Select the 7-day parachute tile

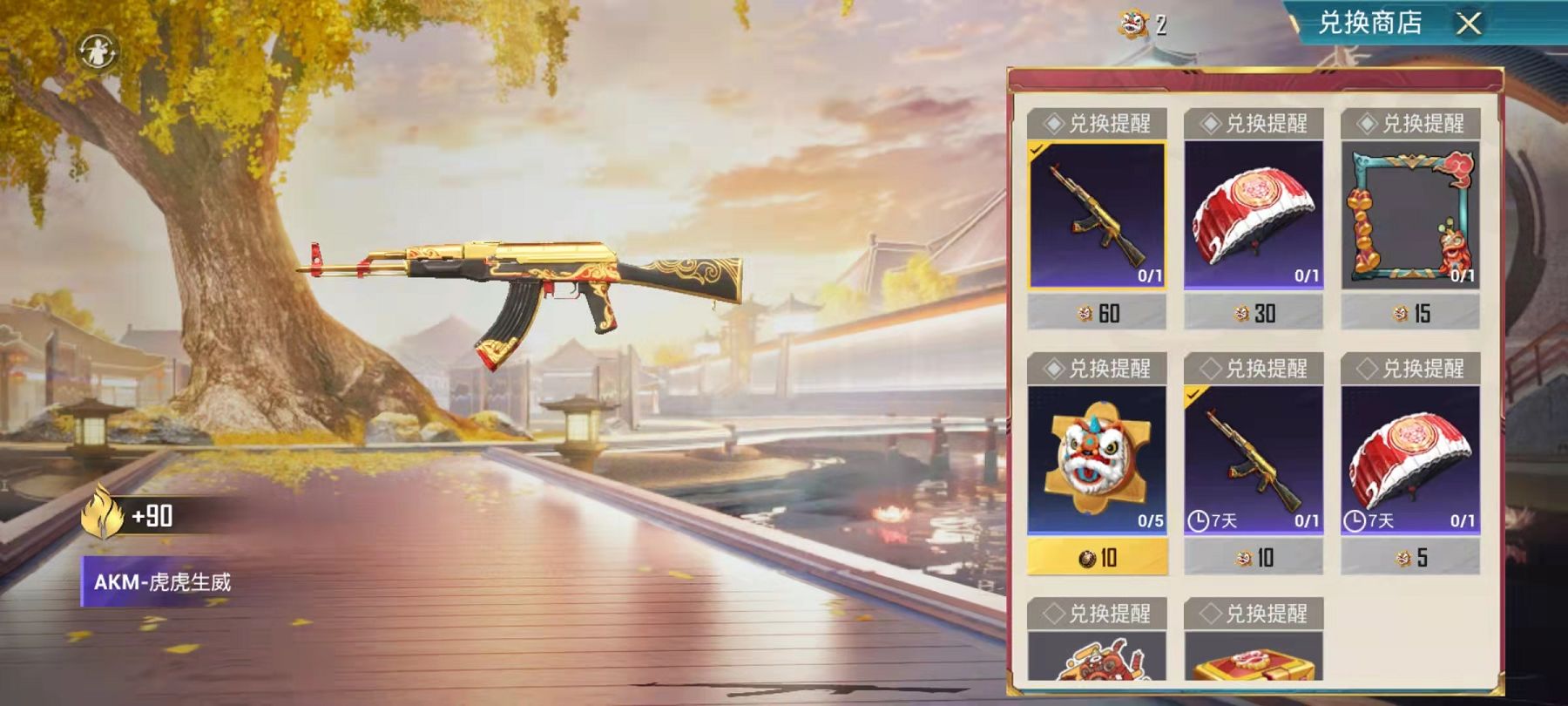pyautogui.click(x=1410, y=459)
